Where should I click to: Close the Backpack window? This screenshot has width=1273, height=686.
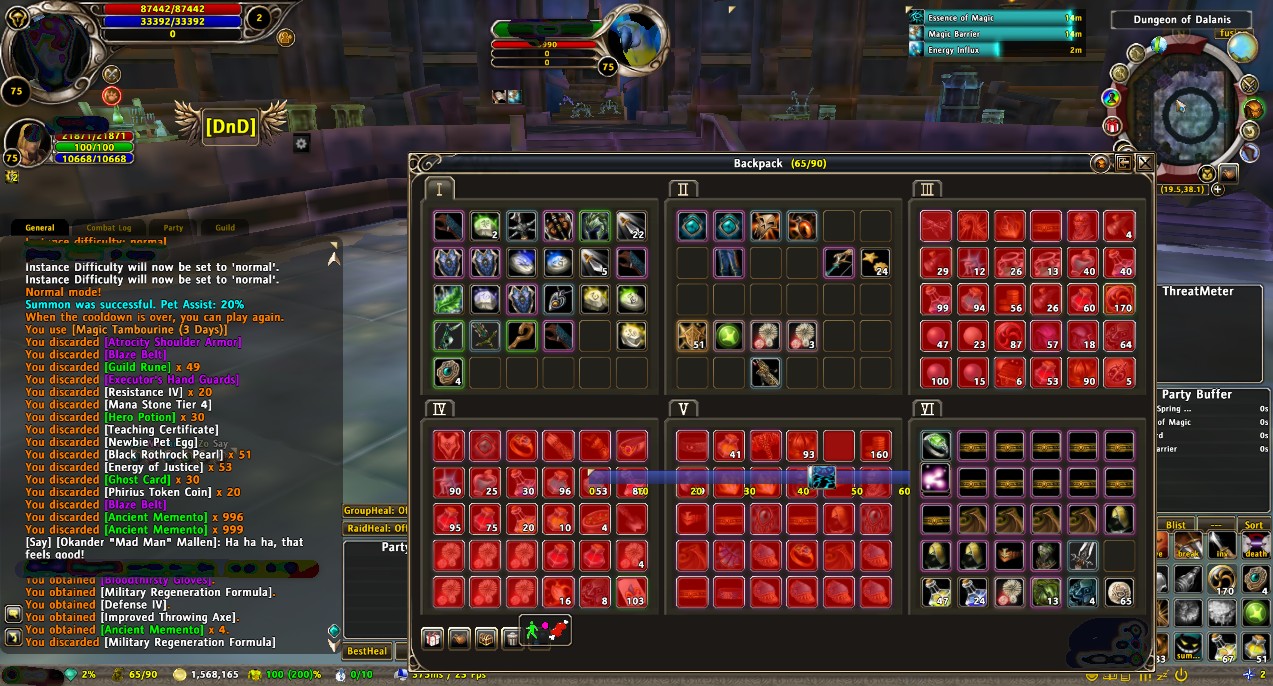(x=1145, y=163)
